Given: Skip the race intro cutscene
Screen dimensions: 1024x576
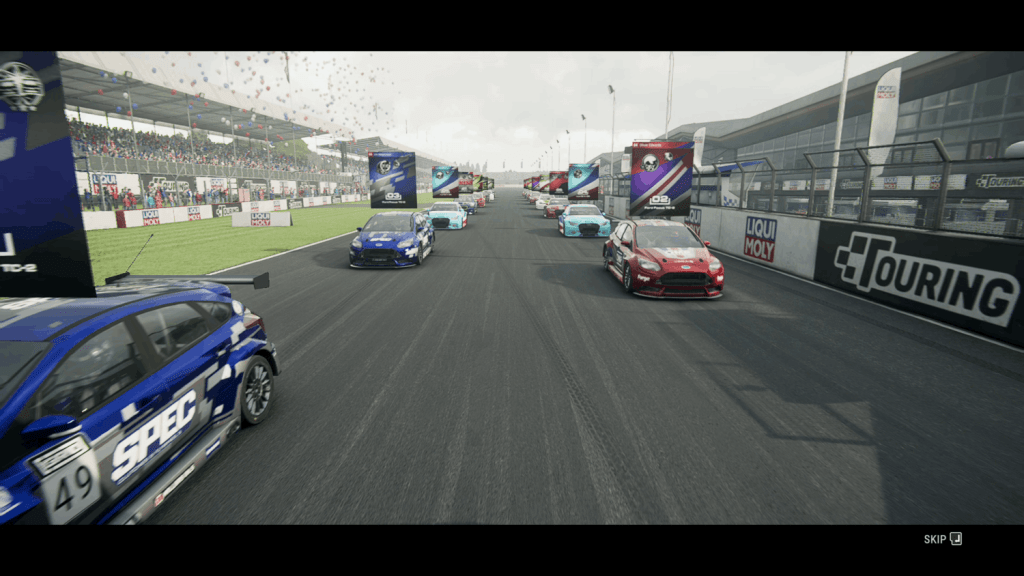Looking at the screenshot, I should (x=942, y=539).
